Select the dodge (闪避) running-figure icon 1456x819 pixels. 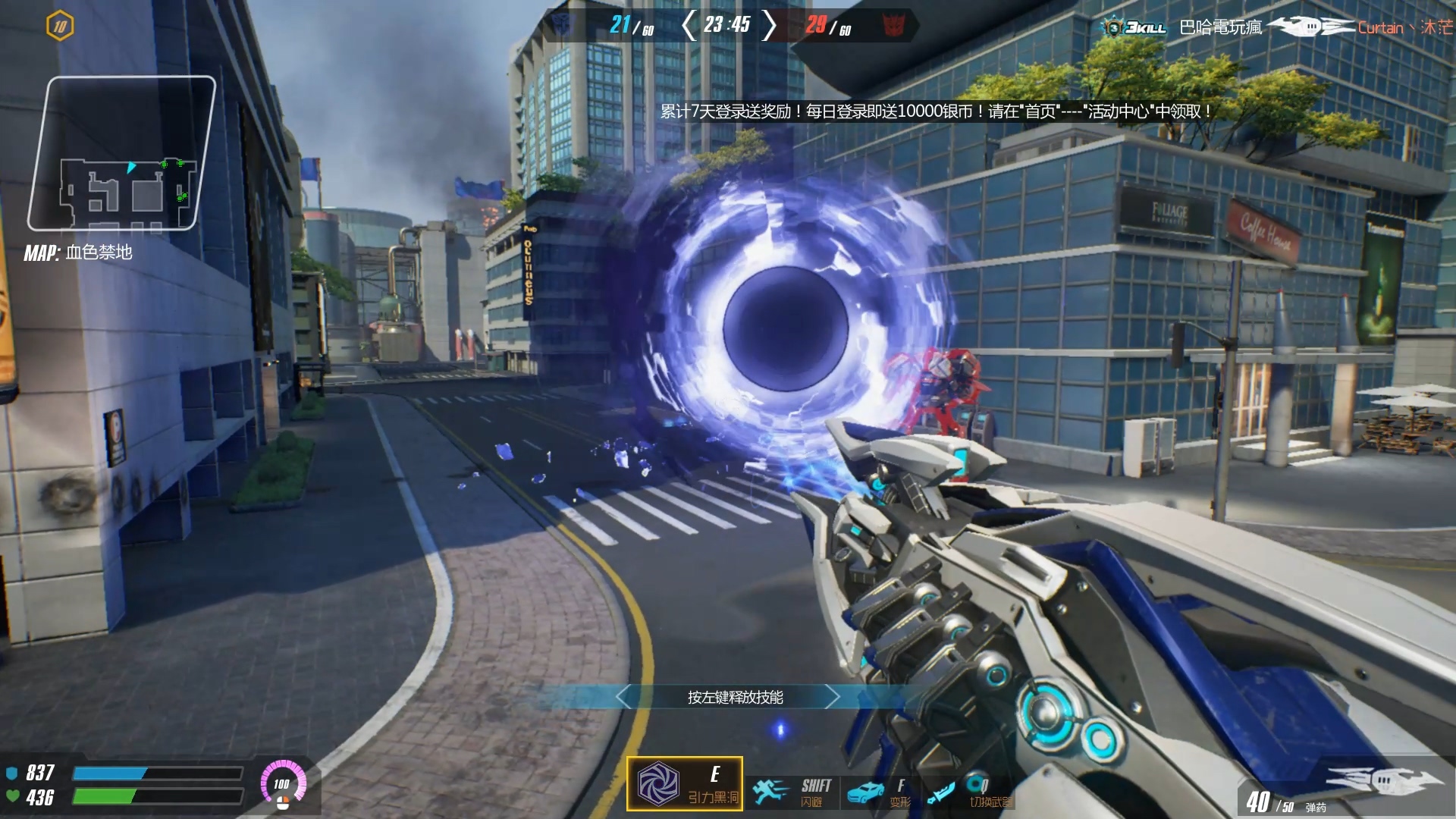(770, 792)
